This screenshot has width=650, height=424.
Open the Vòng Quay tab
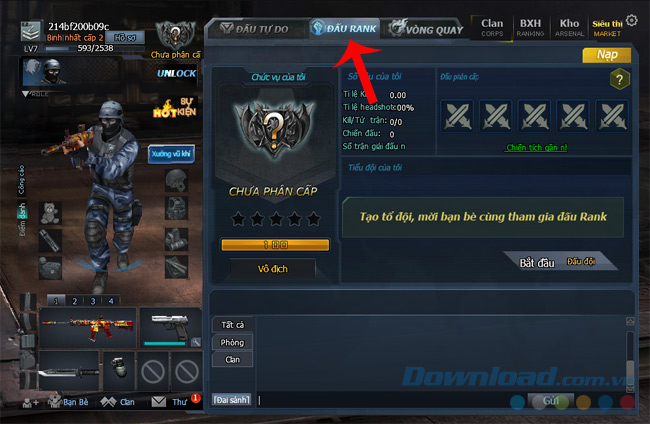429,29
